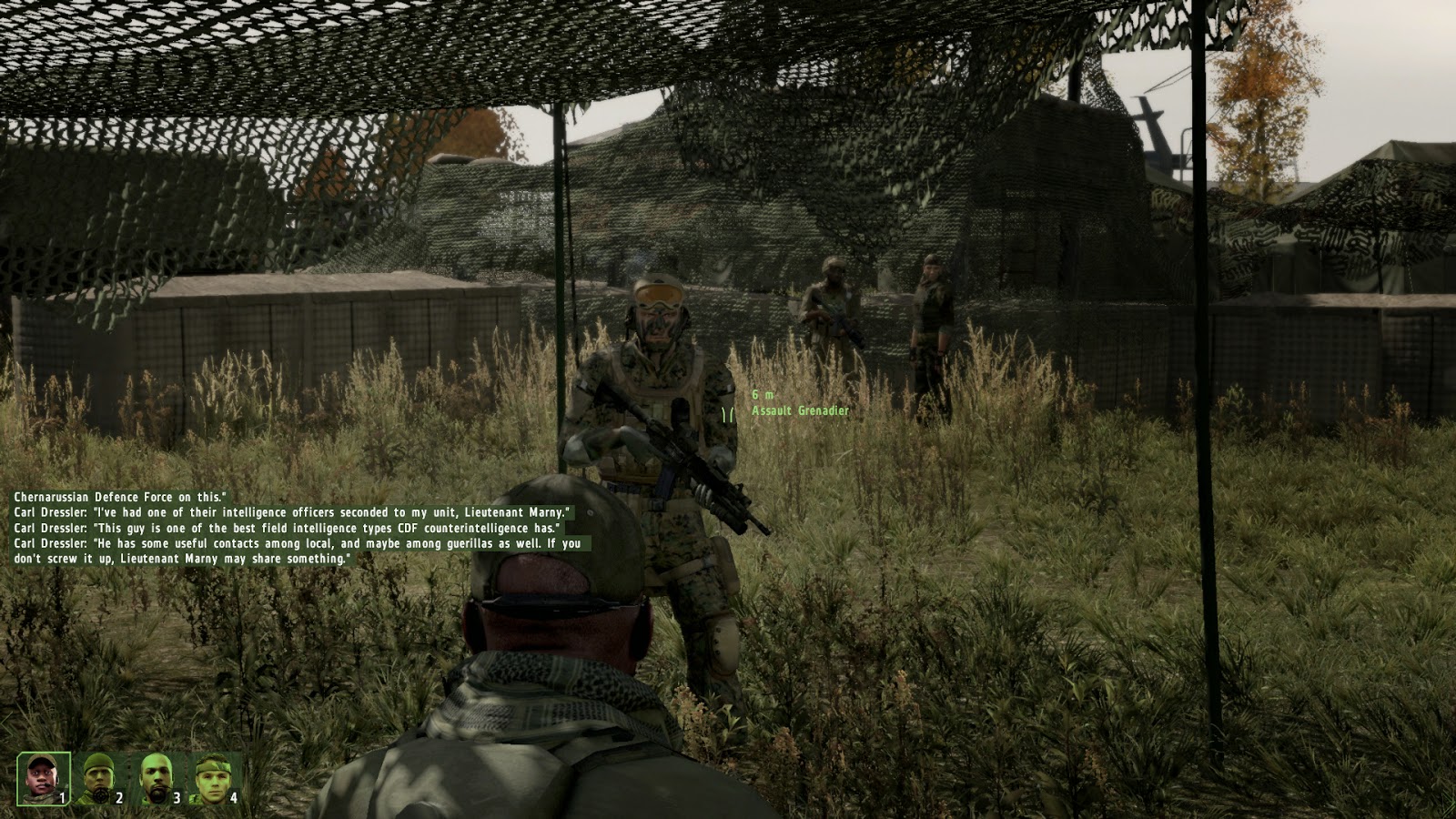1456x819 pixels.
Task: Select squad member 4 portrait
Action: [x=213, y=775]
